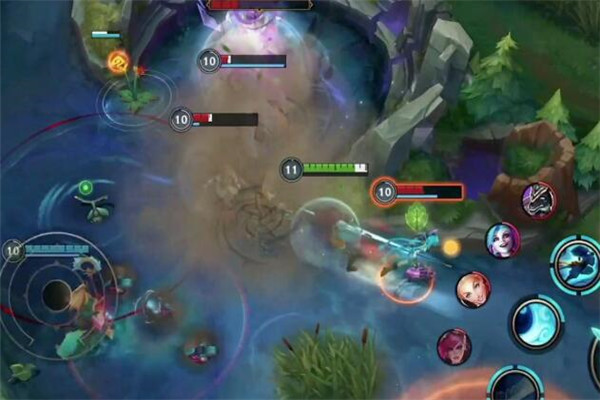Target the pink-haired Vi portrait

[x=454, y=346]
